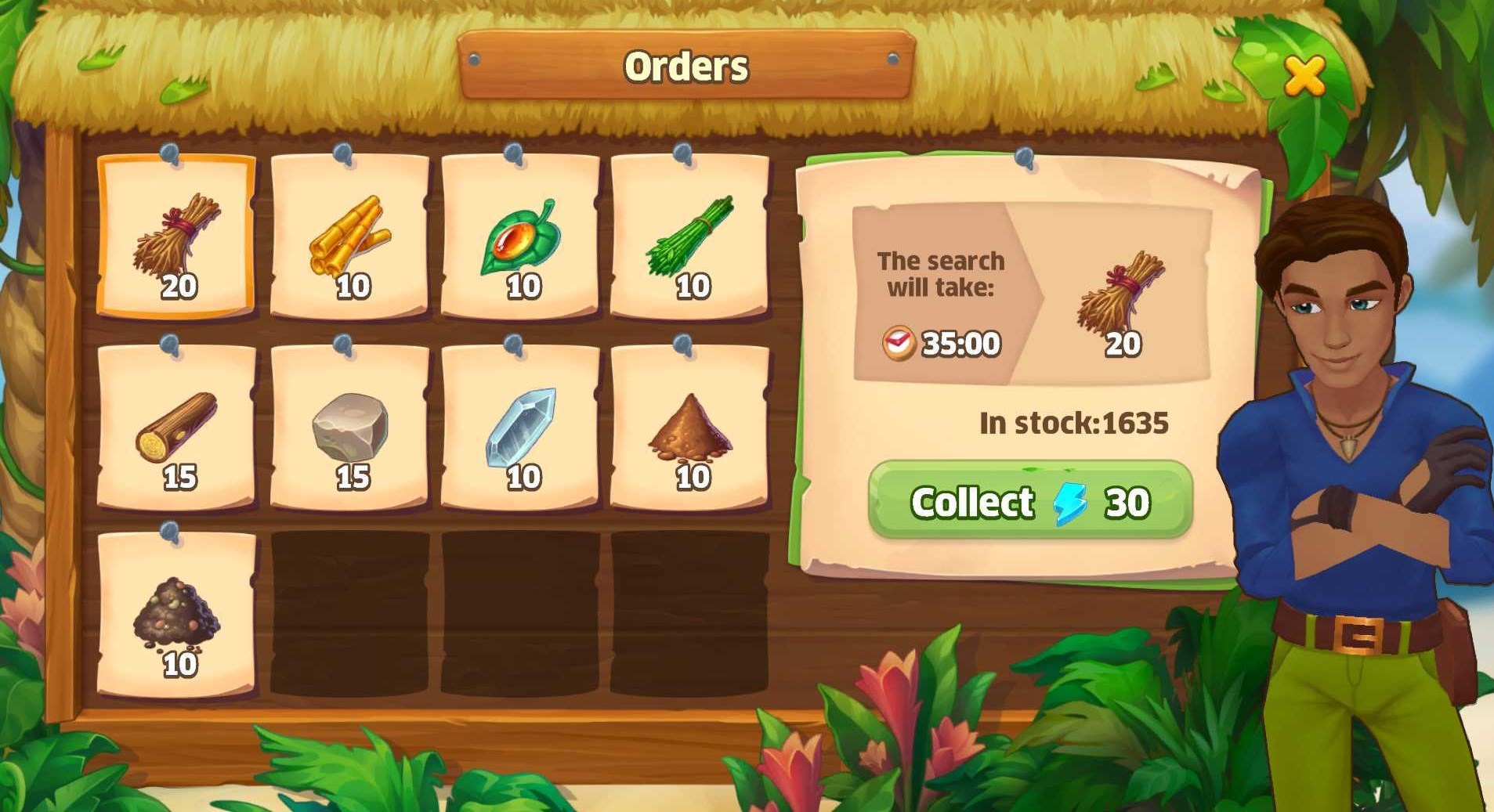Select the green grass bundle order
This screenshot has height=812, width=1494.
[x=691, y=235]
